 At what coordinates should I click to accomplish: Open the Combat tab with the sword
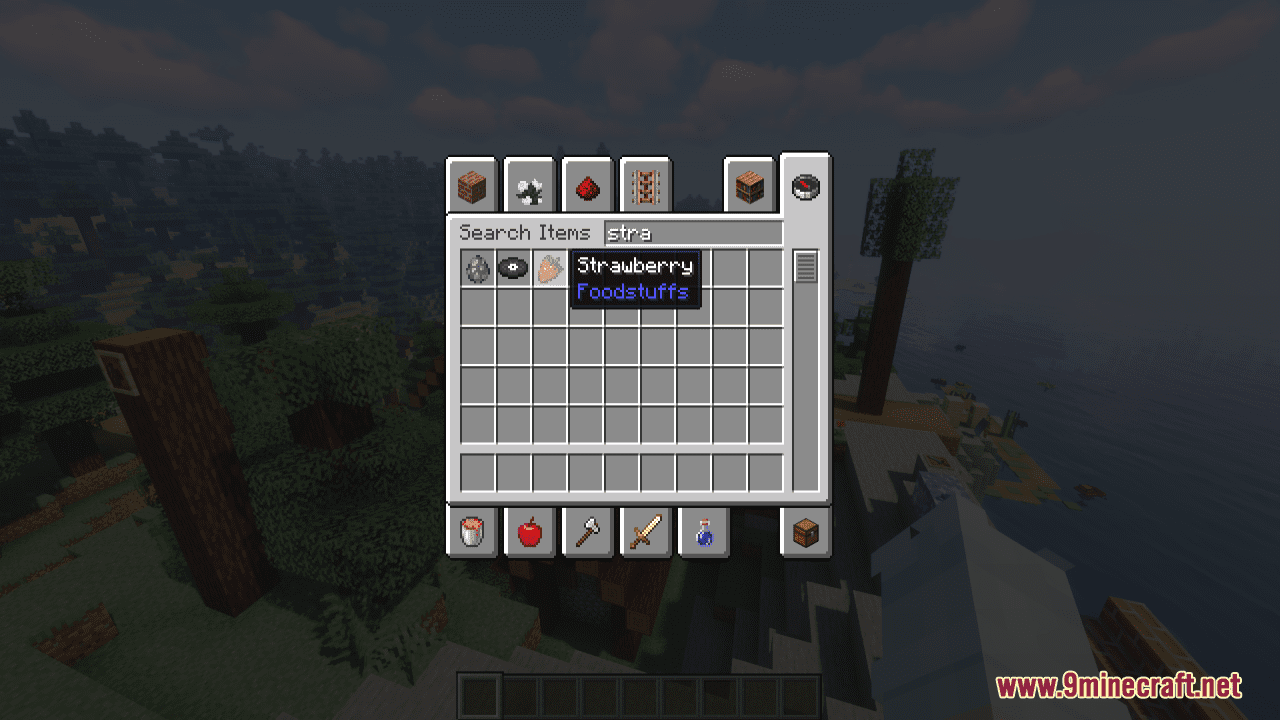click(x=645, y=532)
